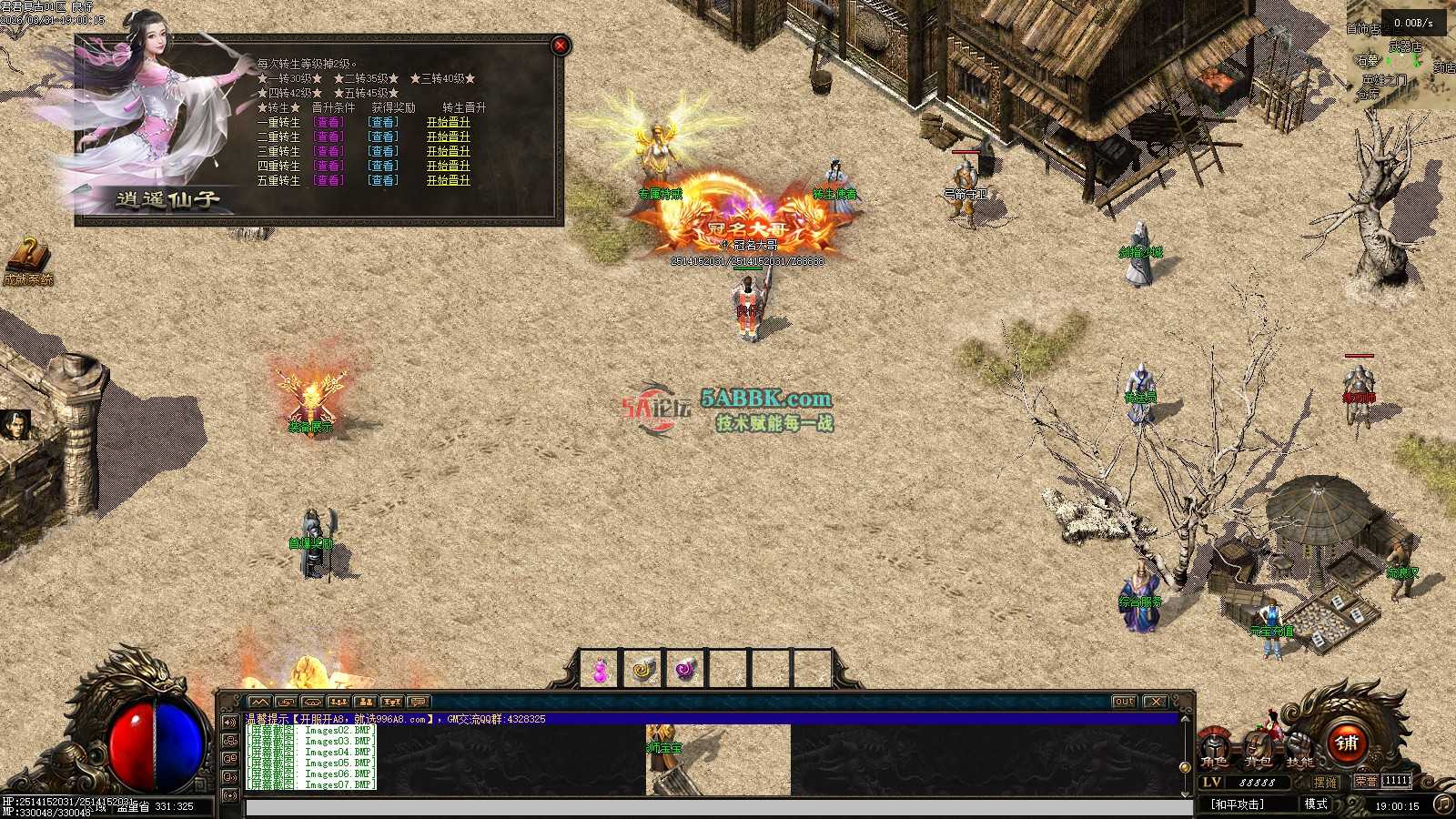
Task: Use the purple swirl scroll slot
Action: point(686,671)
